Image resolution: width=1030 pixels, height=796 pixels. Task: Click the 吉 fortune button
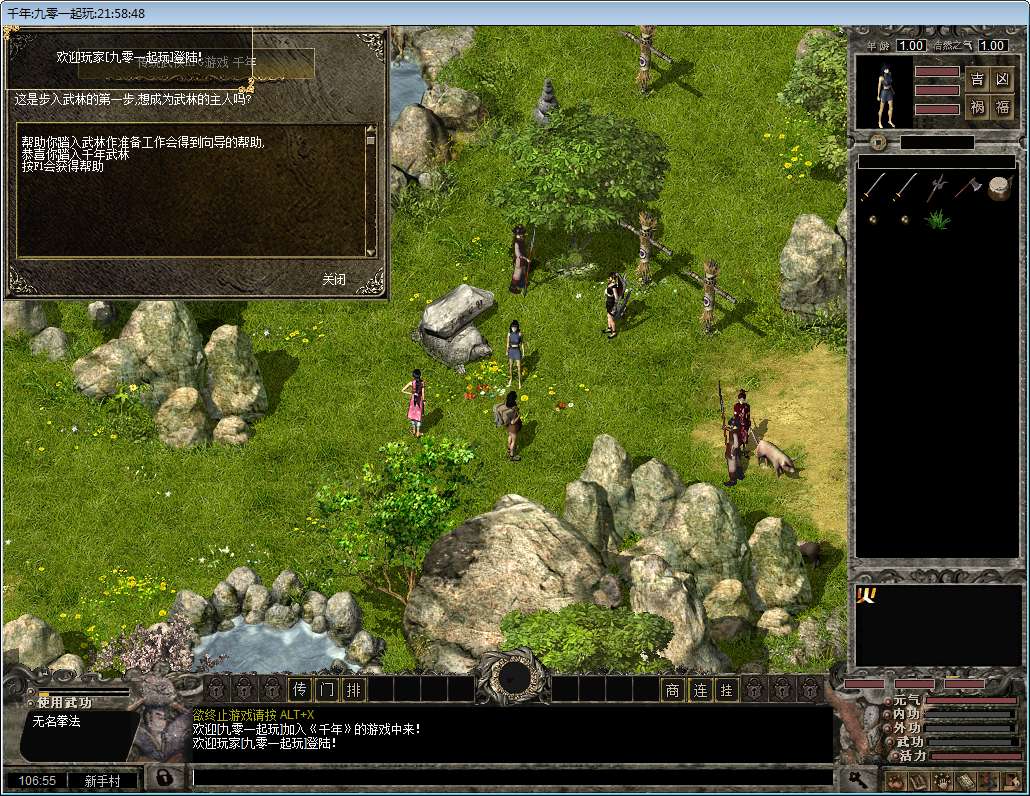click(x=977, y=80)
